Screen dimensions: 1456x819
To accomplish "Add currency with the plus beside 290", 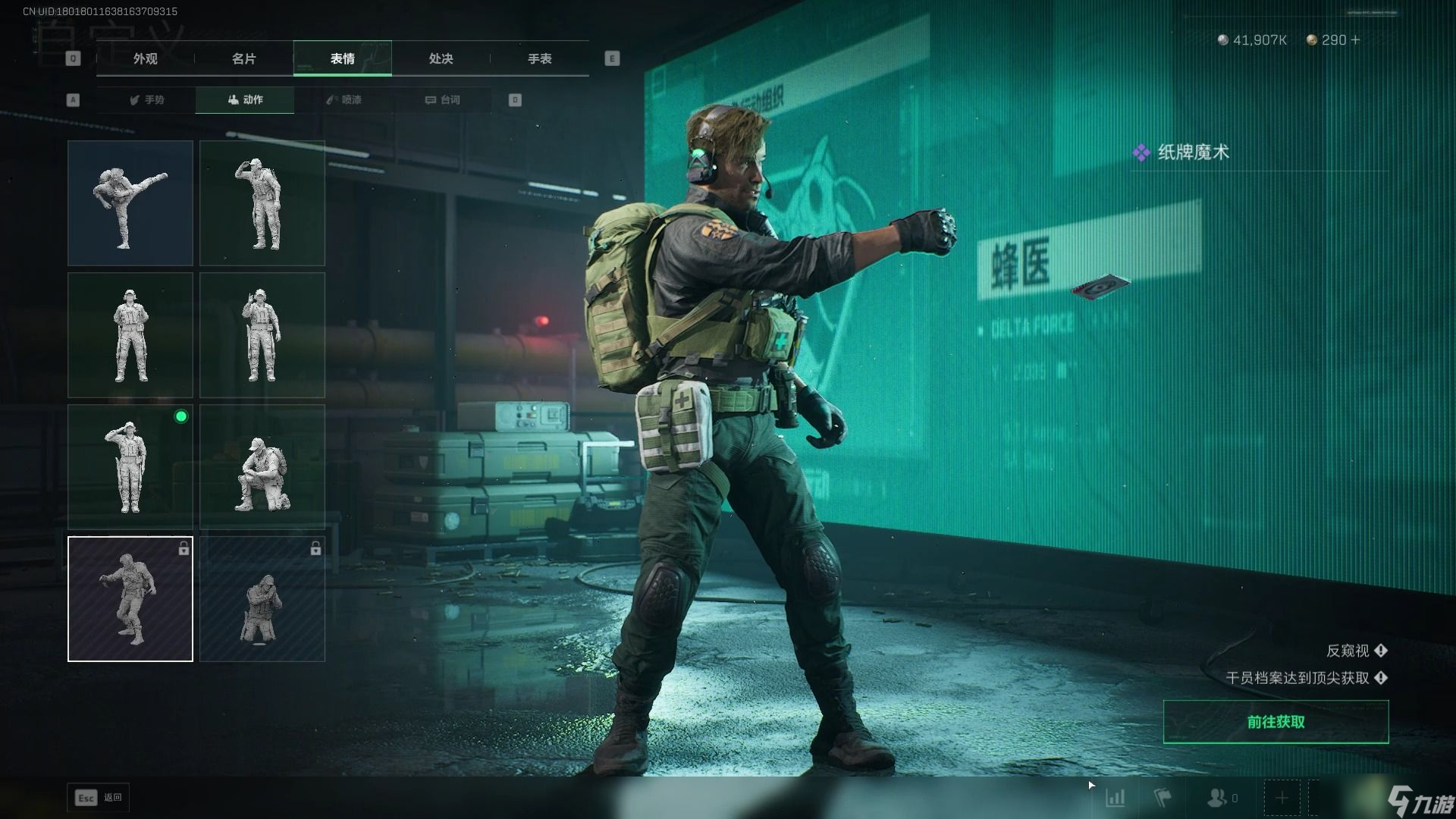I will [x=1356, y=39].
